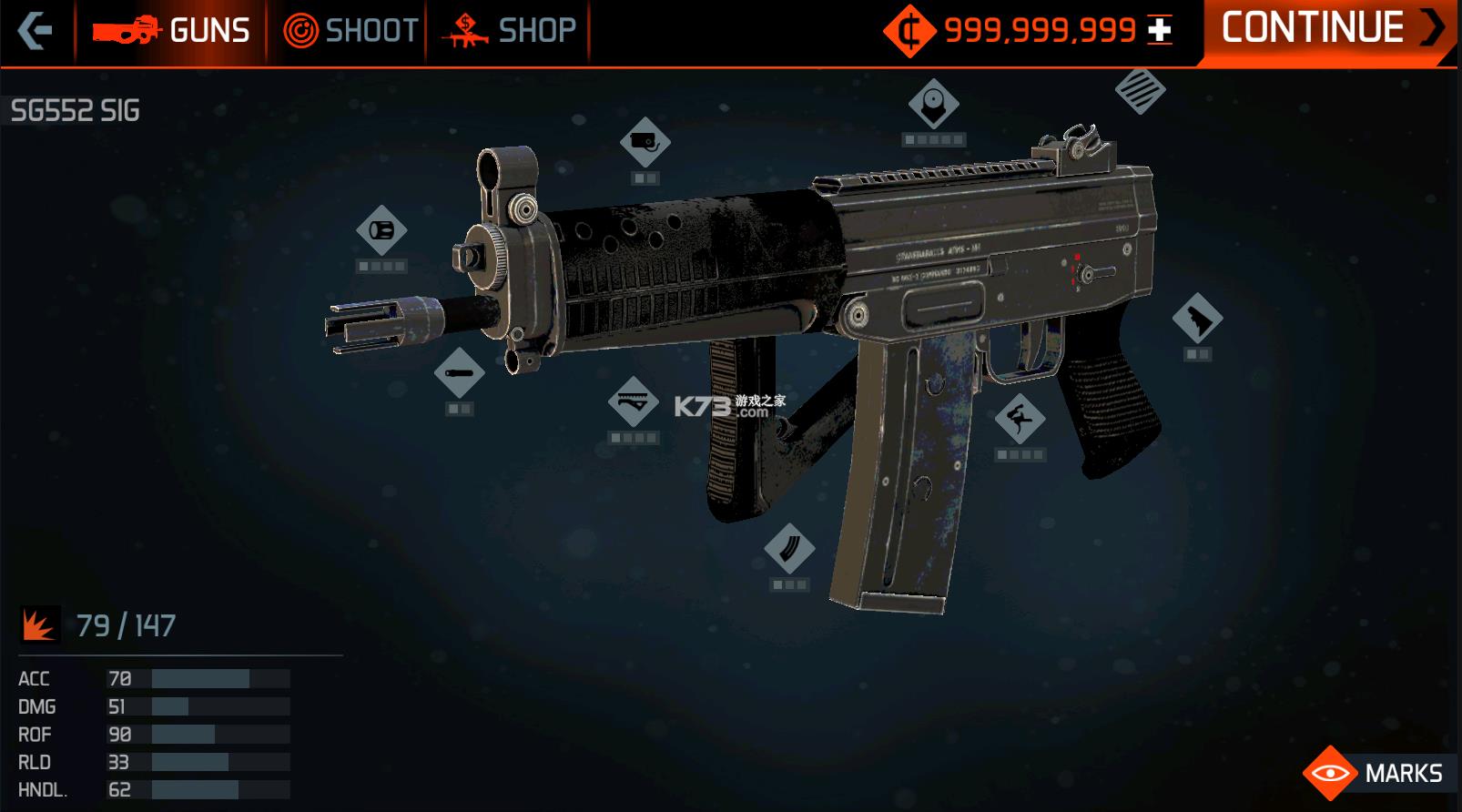Click the back arrow in the top-left
Image resolution: width=1462 pixels, height=812 pixels.
pyautogui.click(x=36, y=29)
